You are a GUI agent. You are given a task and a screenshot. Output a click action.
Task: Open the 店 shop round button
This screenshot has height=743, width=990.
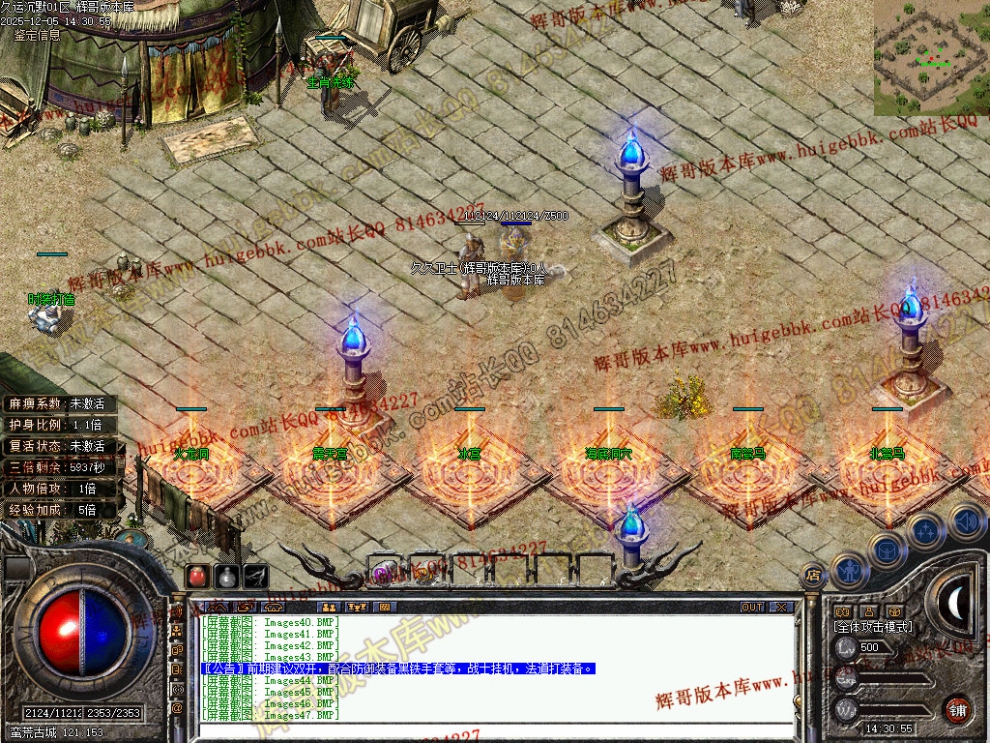point(812,576)
